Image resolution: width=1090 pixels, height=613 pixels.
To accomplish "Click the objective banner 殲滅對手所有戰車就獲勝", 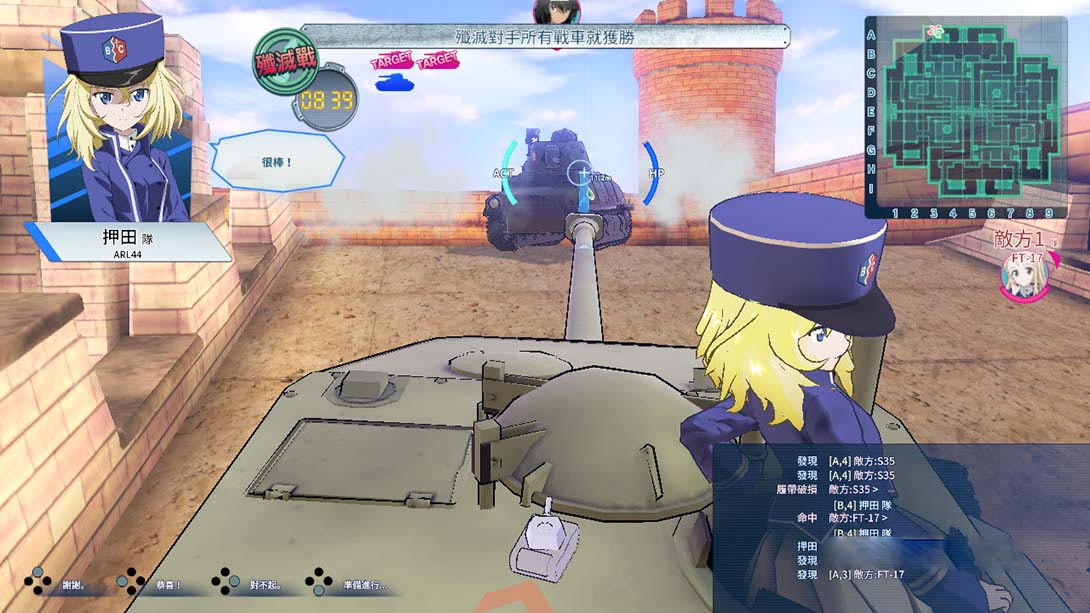I will point(545,38).
